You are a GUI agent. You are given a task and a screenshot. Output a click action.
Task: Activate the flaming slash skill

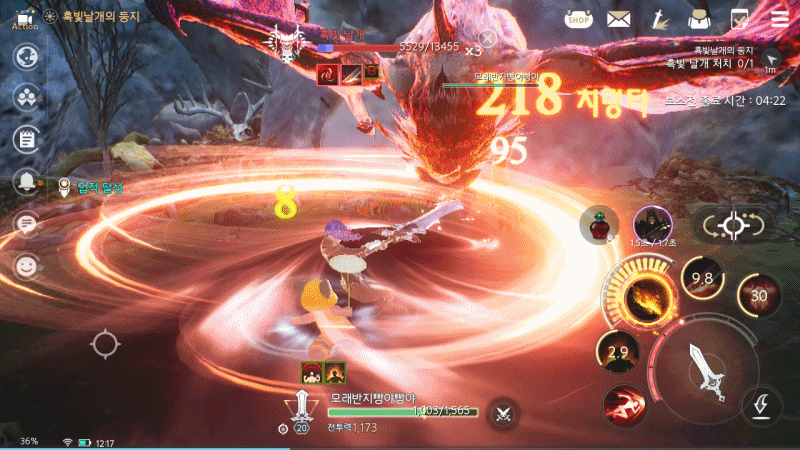[641, 297]
